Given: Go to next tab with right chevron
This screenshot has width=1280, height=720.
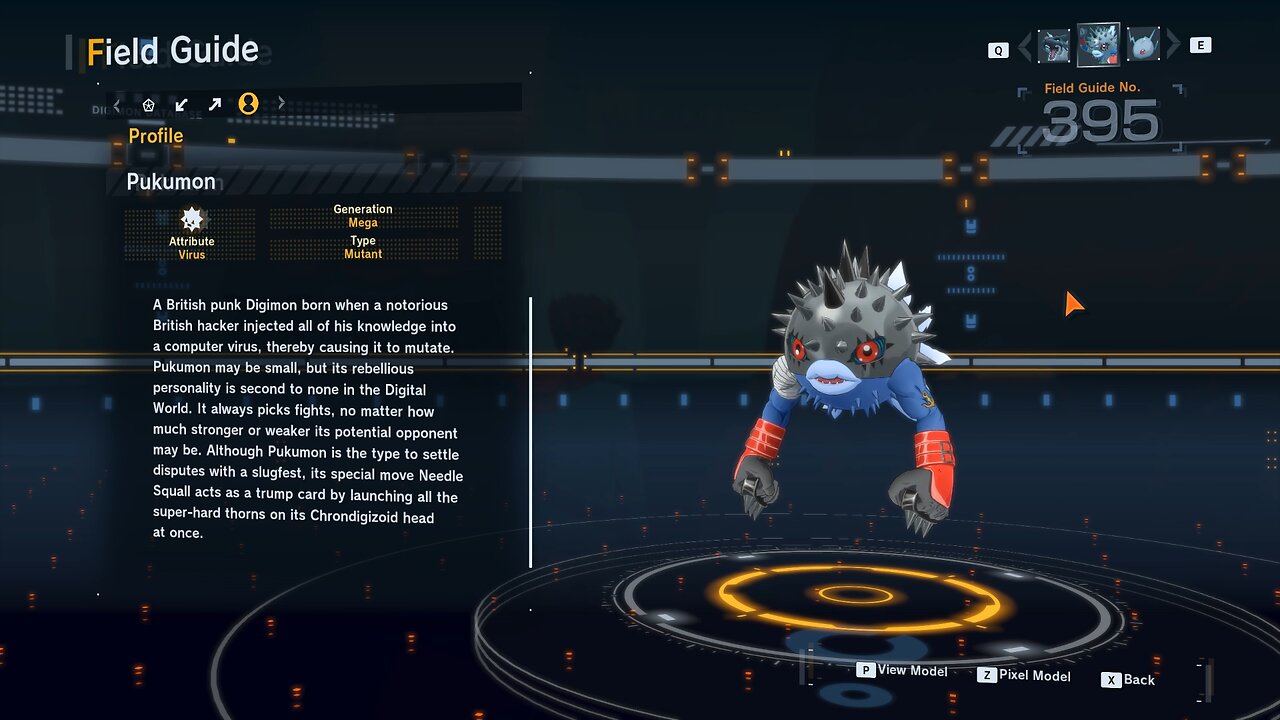Looking at the screenshot, I should (281, 103).
